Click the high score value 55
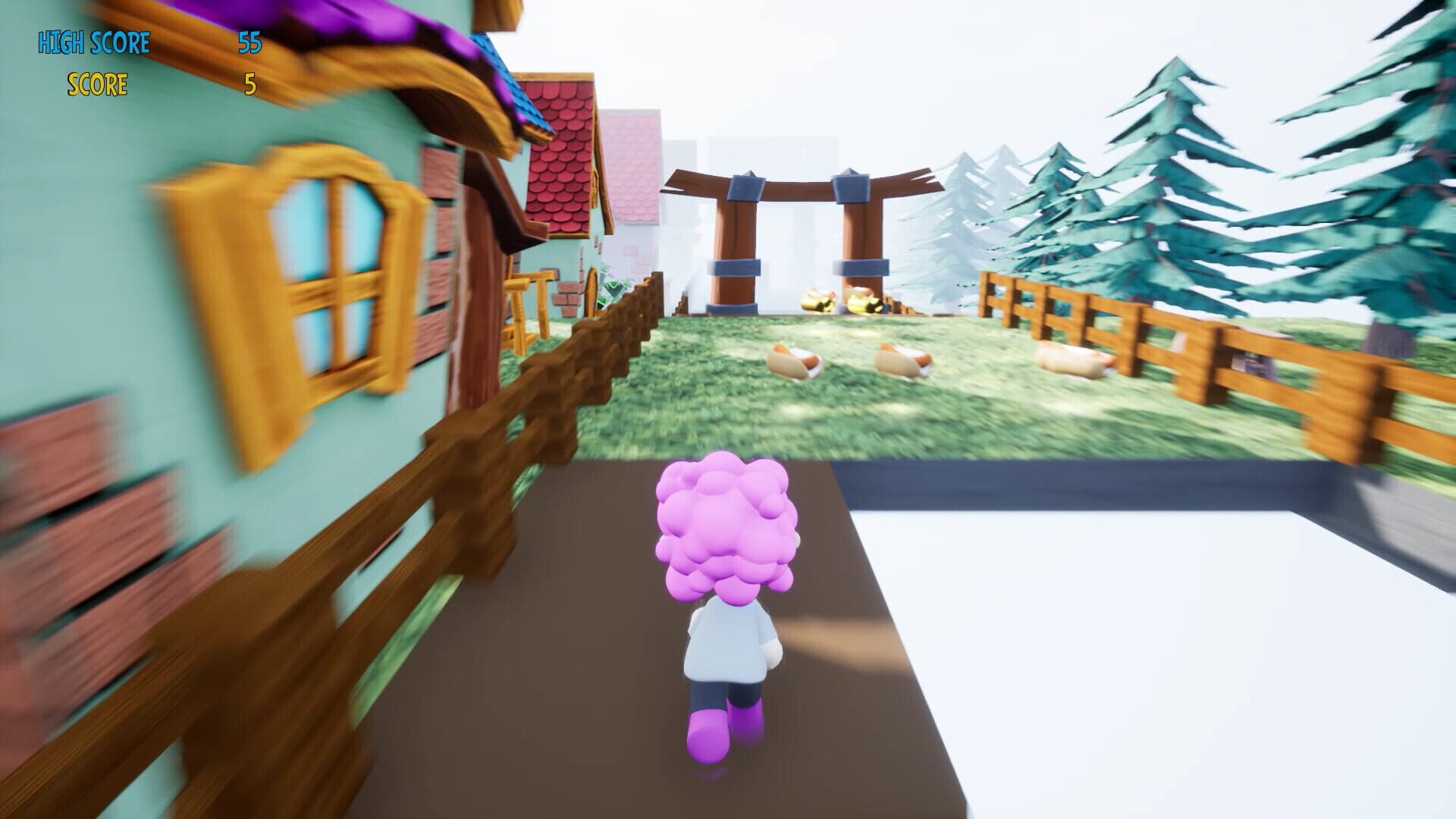1456x819 pixels. [251, 43]
